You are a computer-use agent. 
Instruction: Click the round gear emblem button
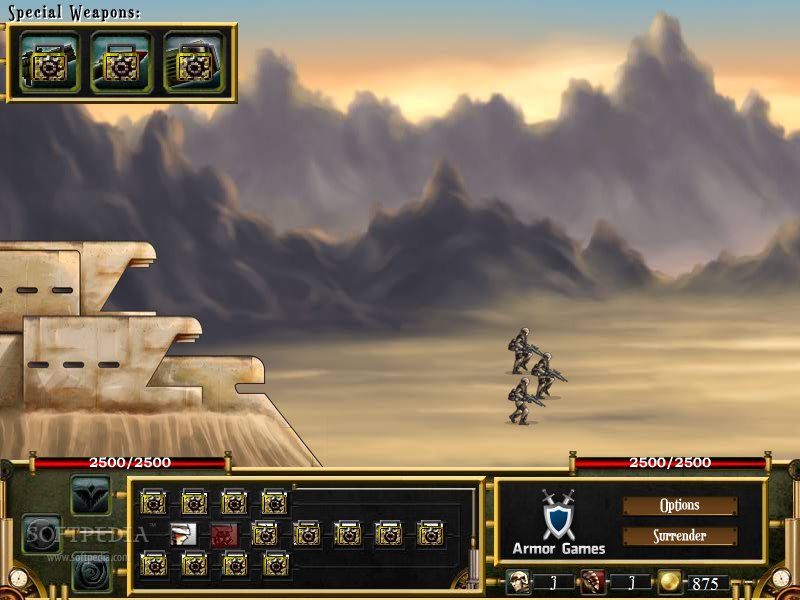point(42,534)
